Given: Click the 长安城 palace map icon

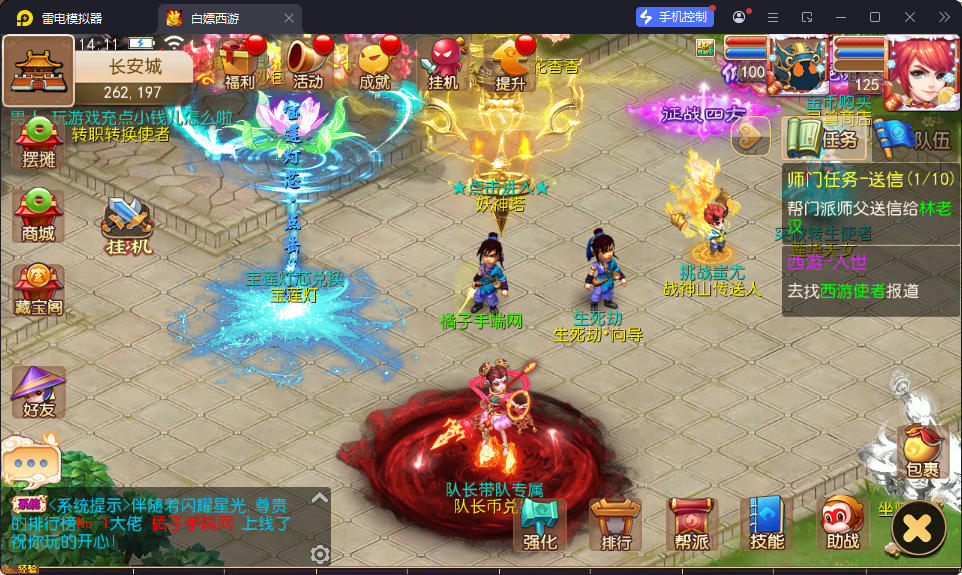Looking at the screenshot, I should 38,71.
